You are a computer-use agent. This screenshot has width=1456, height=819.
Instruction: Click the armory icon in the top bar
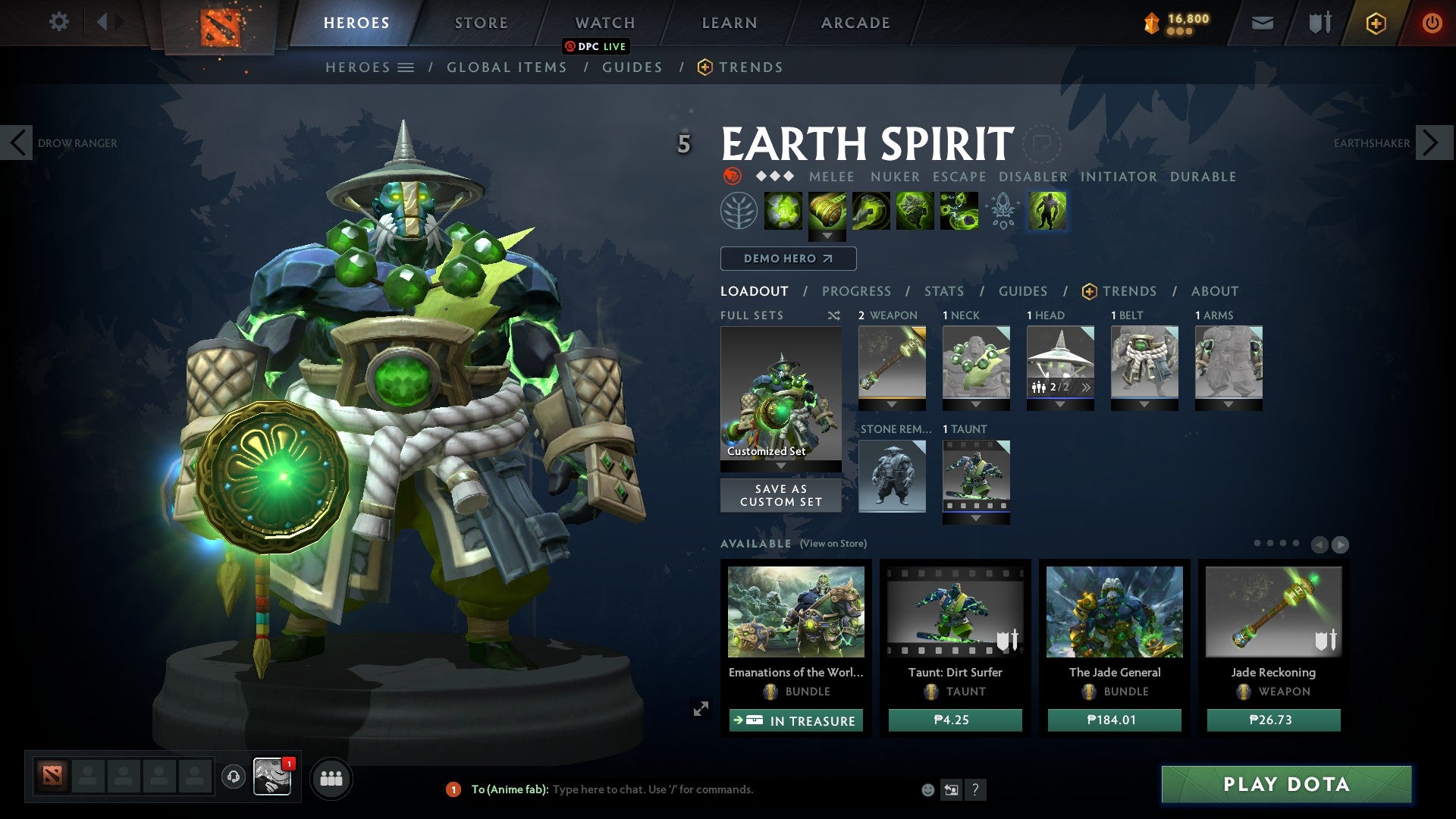pyautogui.click(x=1319, y=22)
